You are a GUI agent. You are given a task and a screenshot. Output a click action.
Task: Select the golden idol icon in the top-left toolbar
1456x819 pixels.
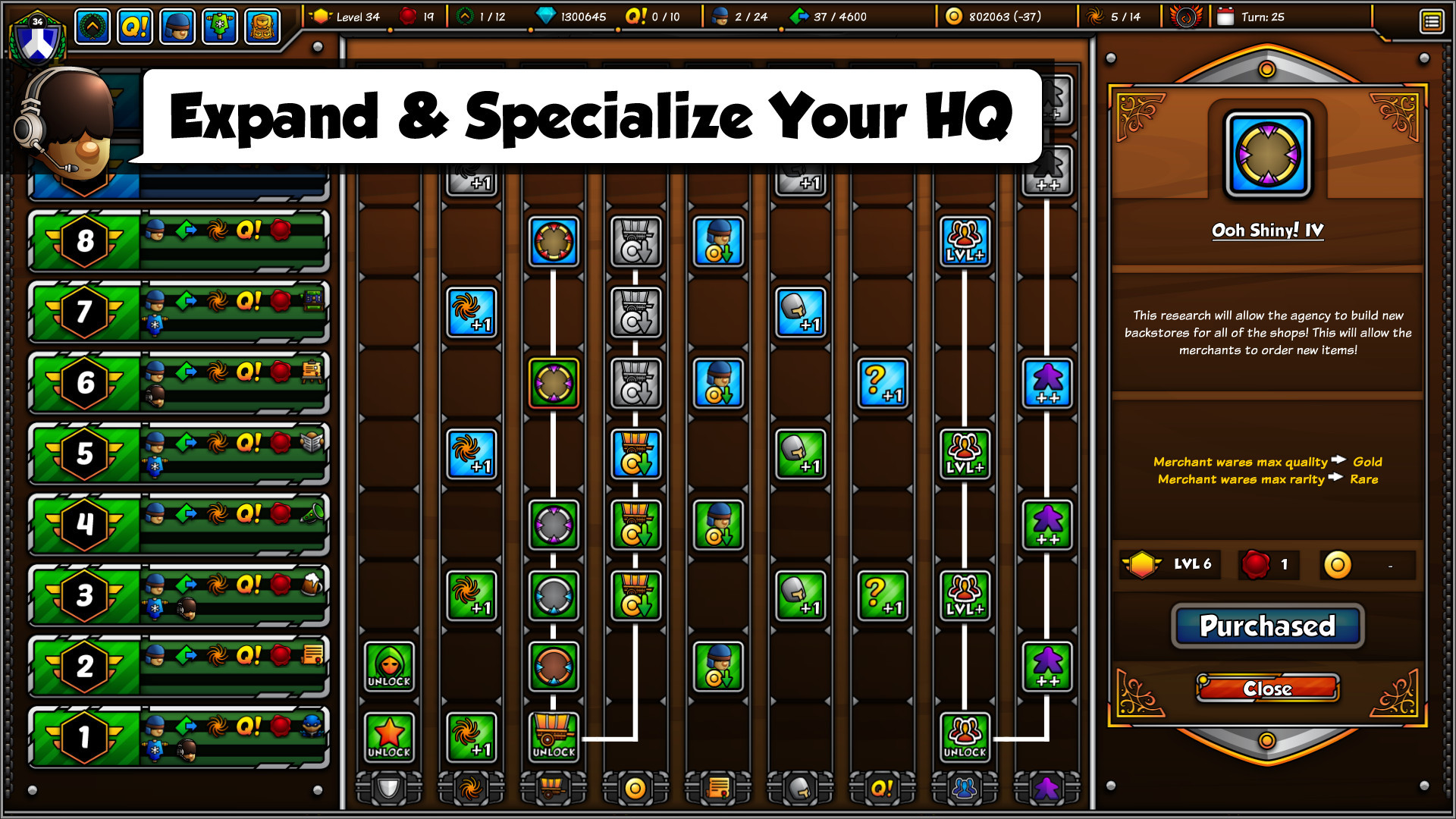262,25
